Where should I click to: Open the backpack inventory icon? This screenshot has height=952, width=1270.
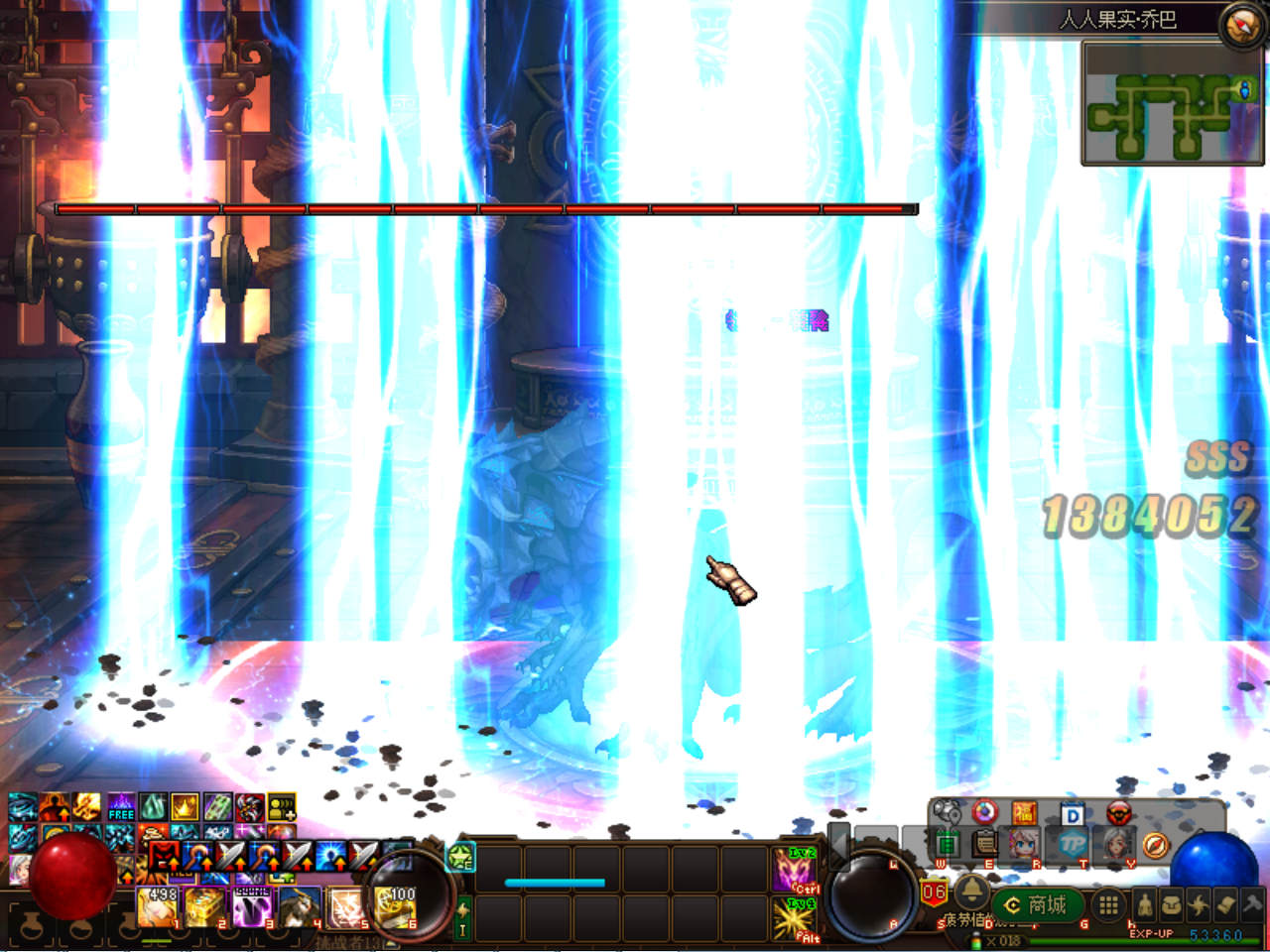(1171, 904)
